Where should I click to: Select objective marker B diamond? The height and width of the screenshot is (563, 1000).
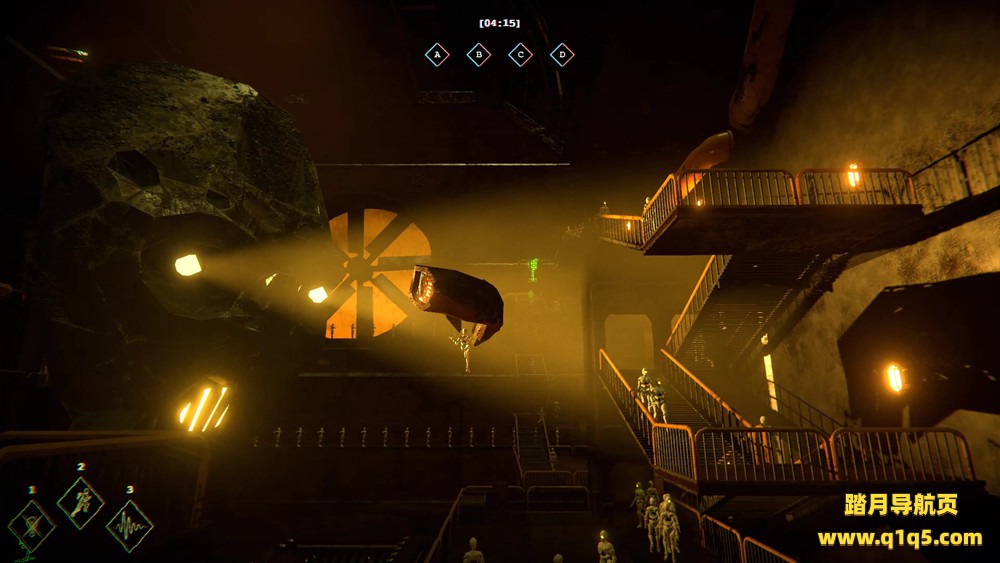[479, 54]
